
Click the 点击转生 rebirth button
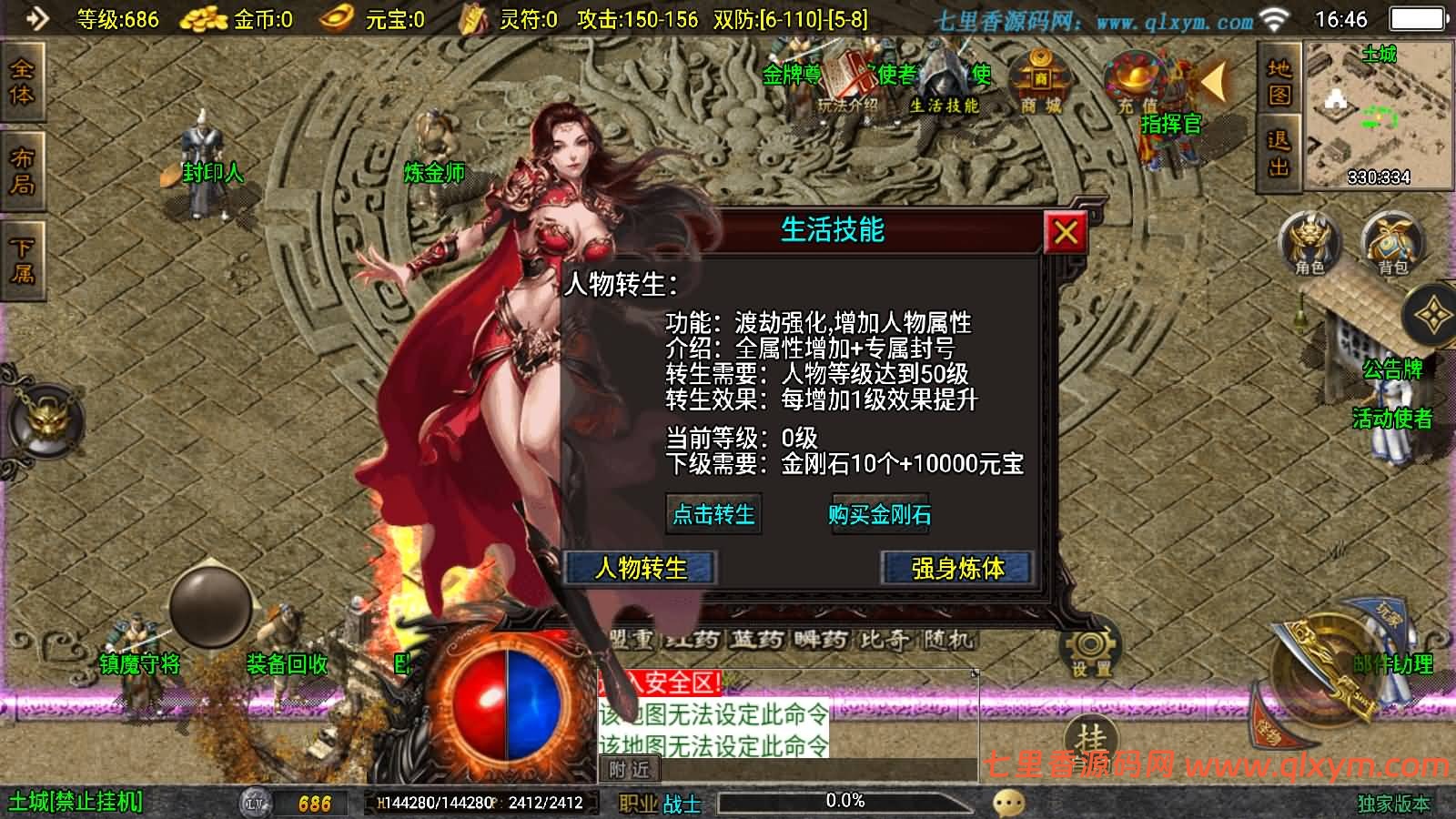tap(714, 514)
